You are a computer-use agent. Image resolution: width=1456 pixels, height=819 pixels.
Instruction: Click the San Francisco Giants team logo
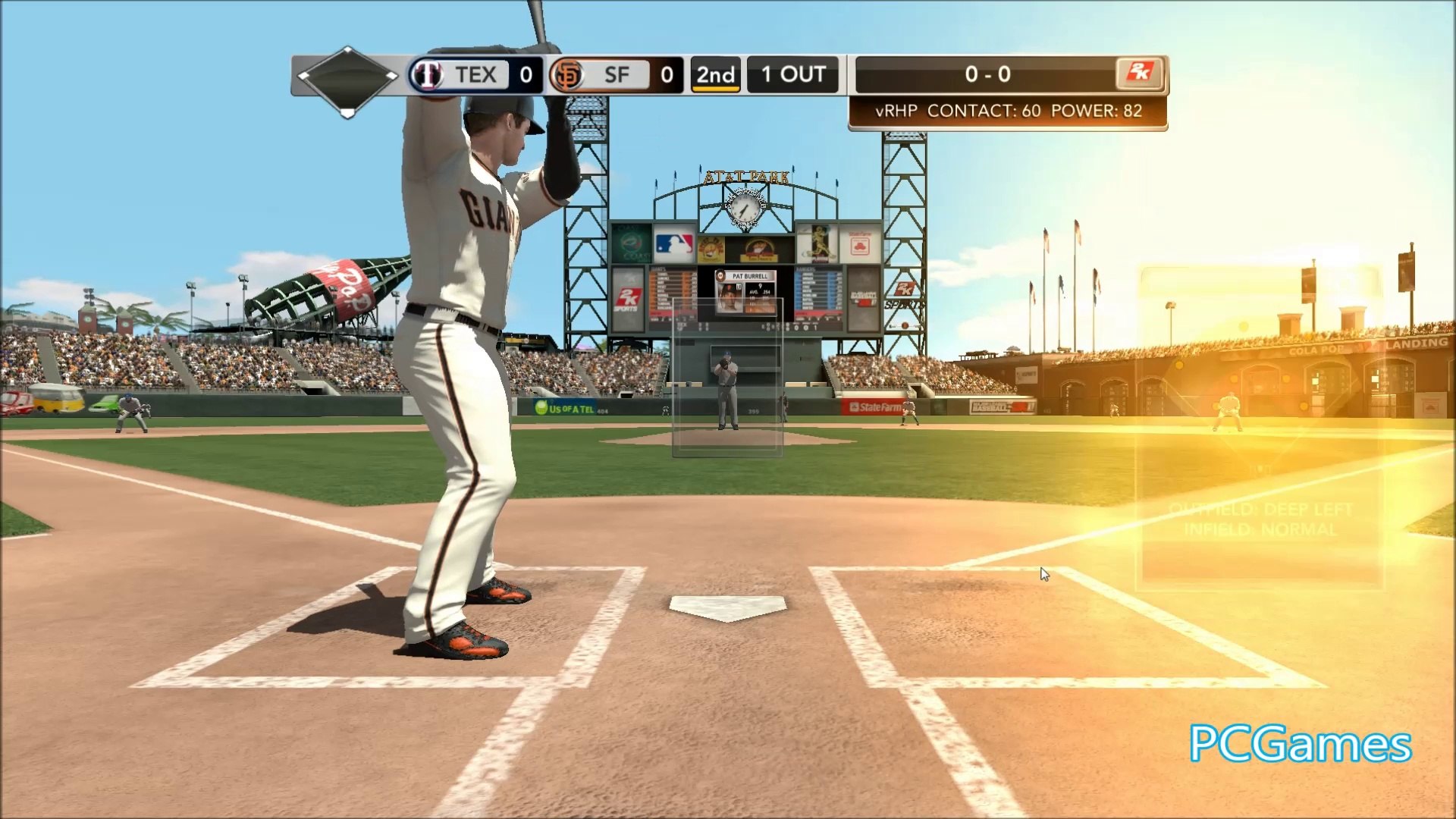click(567, 74)
